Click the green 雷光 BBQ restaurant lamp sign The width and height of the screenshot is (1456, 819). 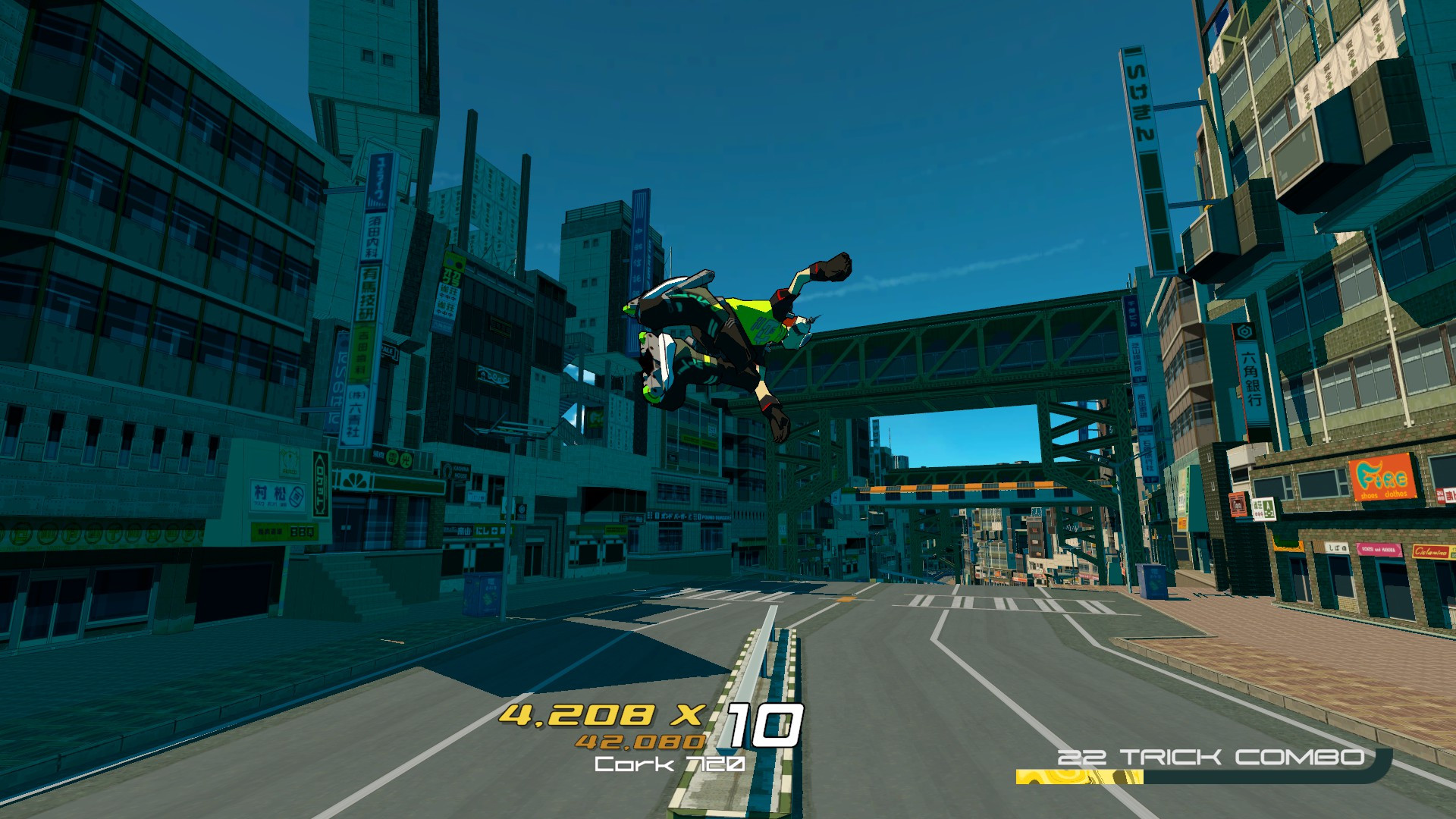tap(397, 458)
